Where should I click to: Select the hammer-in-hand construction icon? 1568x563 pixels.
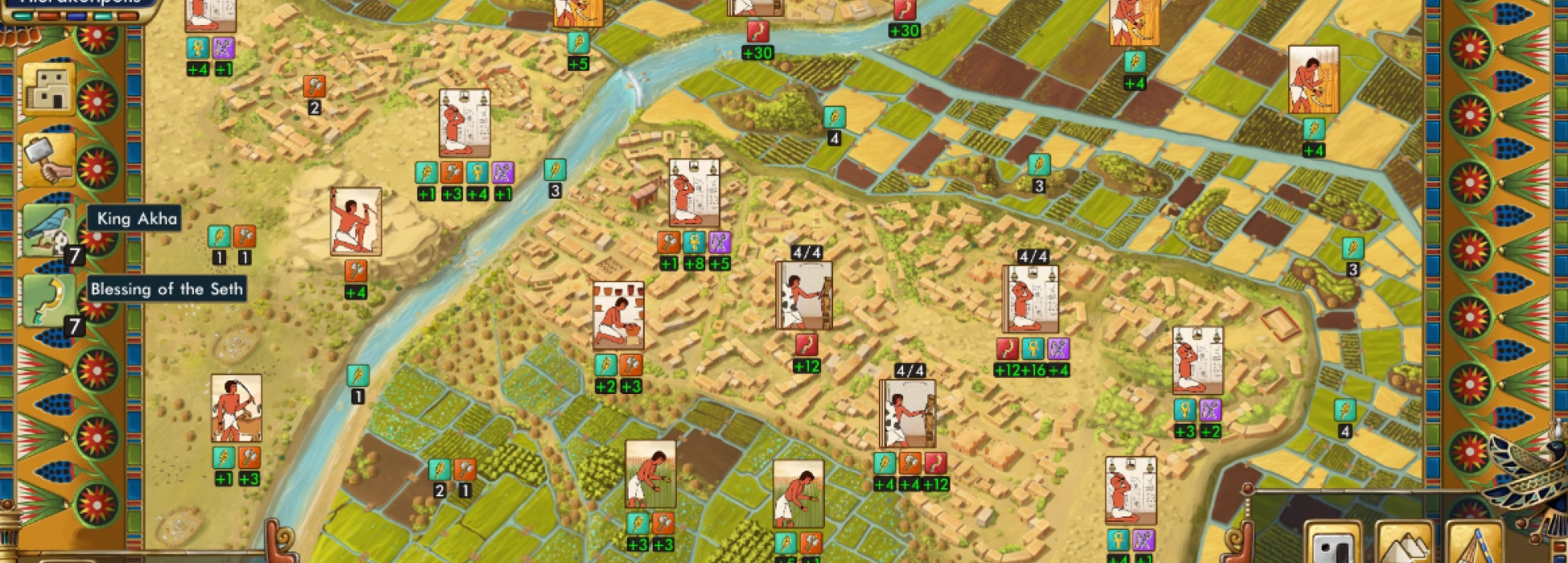pyautogui.click(x=48, y=159)
